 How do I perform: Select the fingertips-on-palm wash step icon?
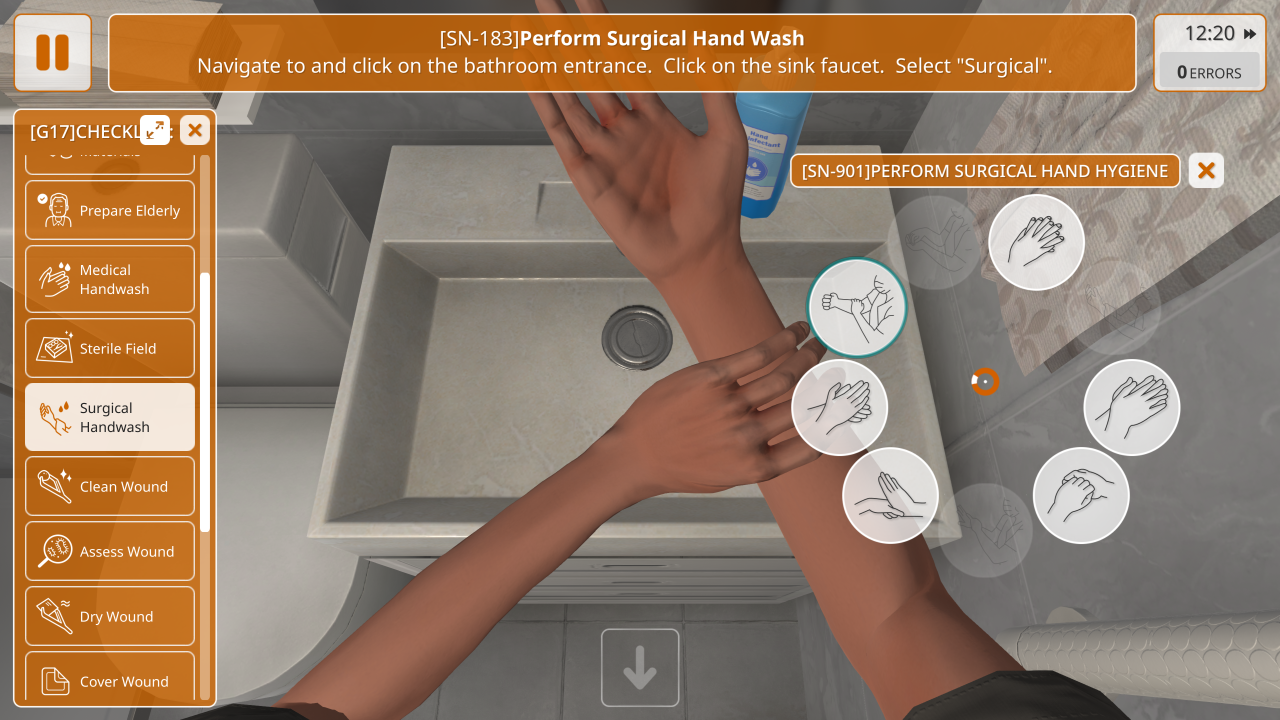coord(890,495)
